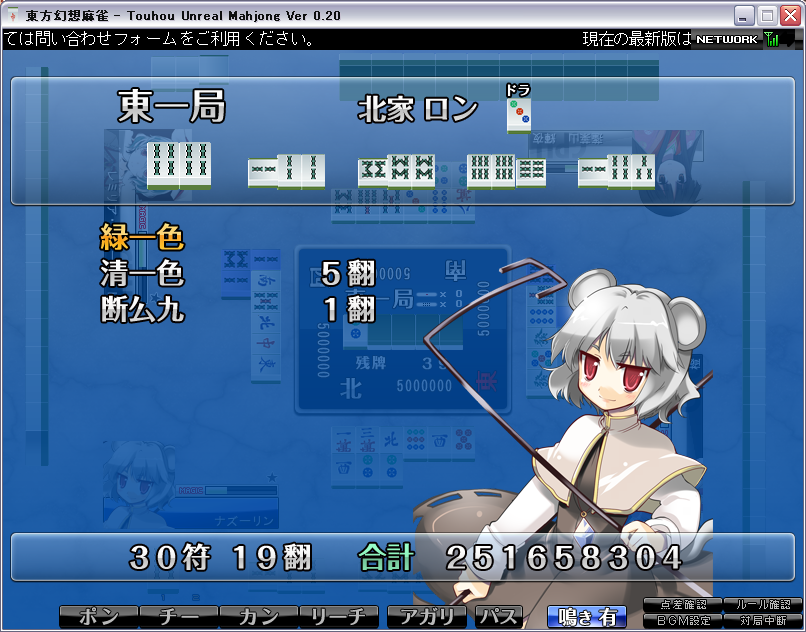Open 点差確認 score difference check
This screenshot has height=632, width=806.
(683, 605)
